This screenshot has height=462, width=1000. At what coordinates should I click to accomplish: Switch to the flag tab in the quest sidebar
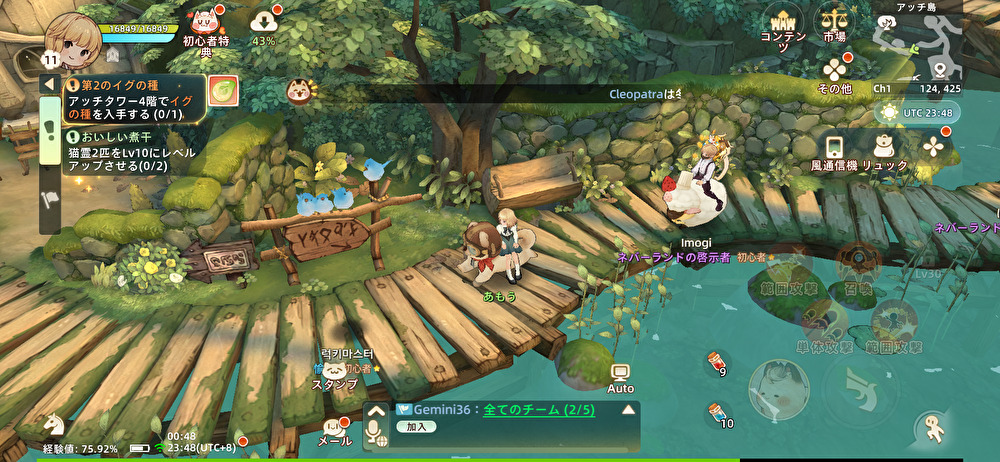[48, 198]
